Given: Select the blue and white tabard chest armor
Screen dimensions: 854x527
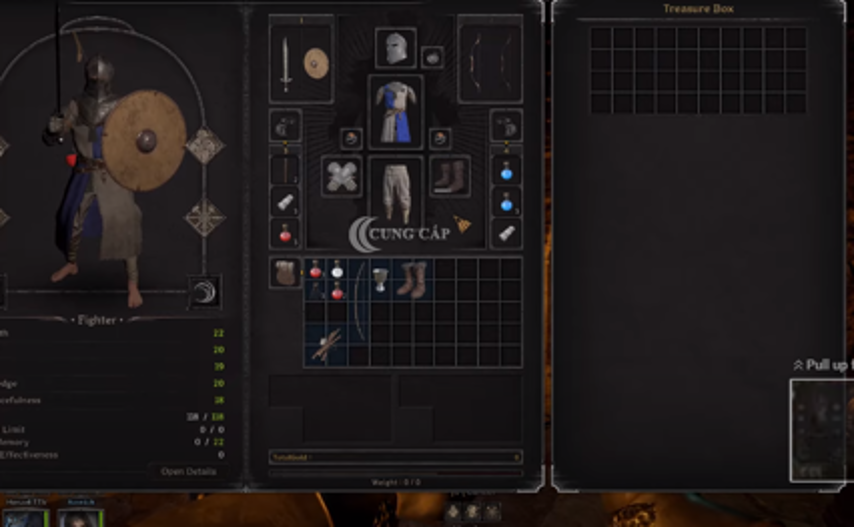Looking at the screenshot, I should point(395,111).
